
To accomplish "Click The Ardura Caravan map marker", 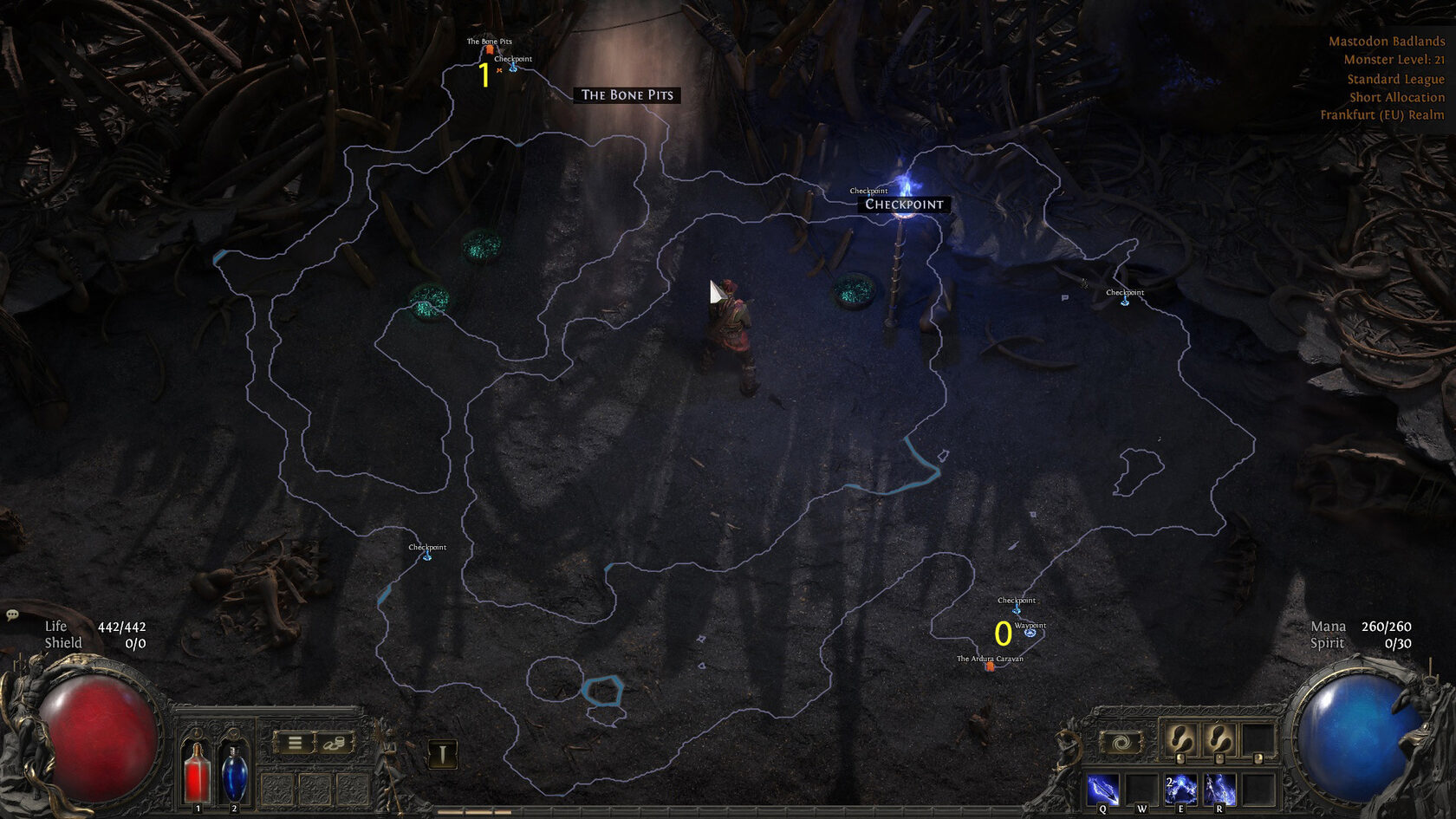I will pos(990,666).
